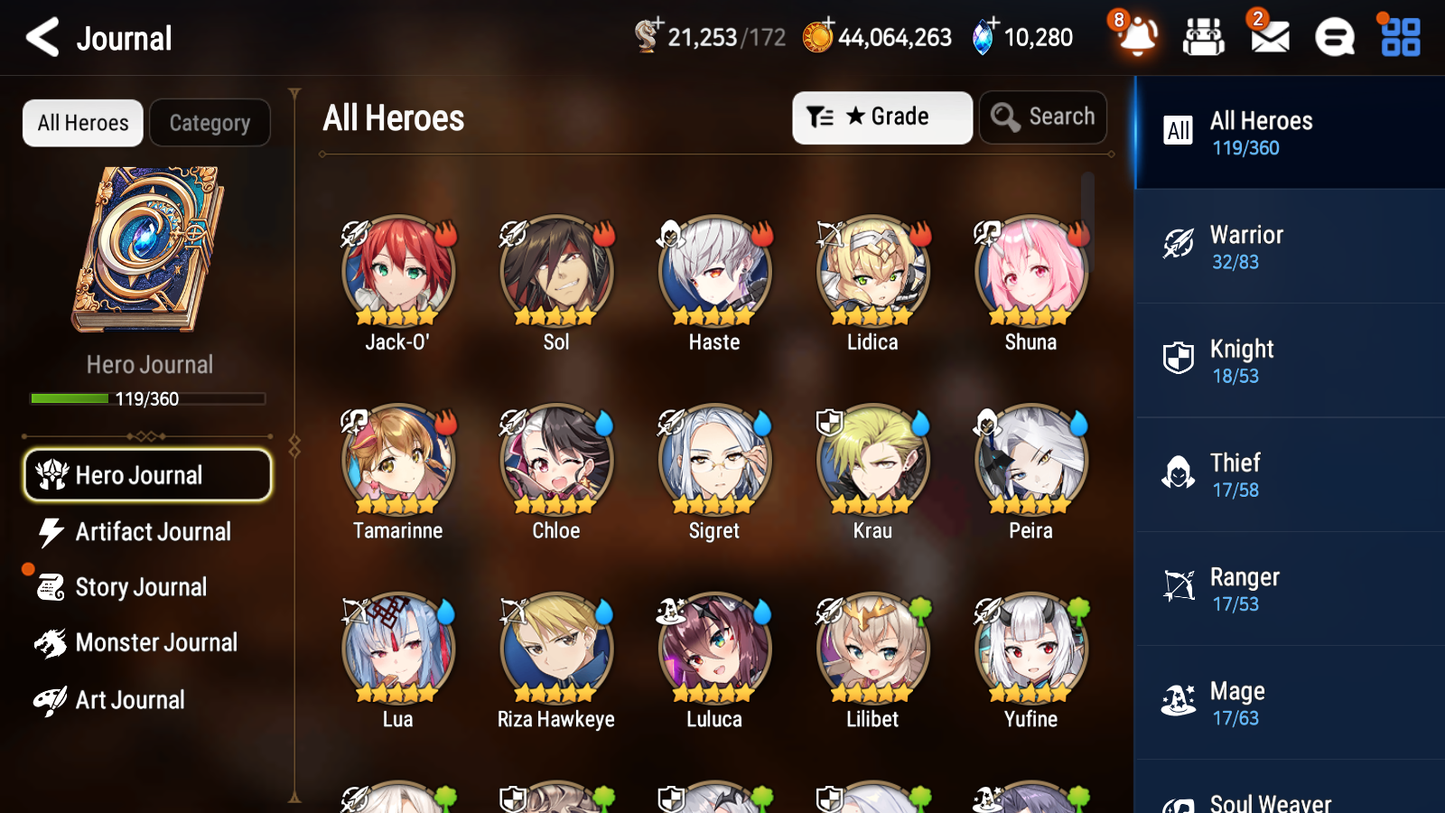This screenshot has width=1445, height=813.
Task: Switch to the Category tab
Action: [x=210, y=122]
